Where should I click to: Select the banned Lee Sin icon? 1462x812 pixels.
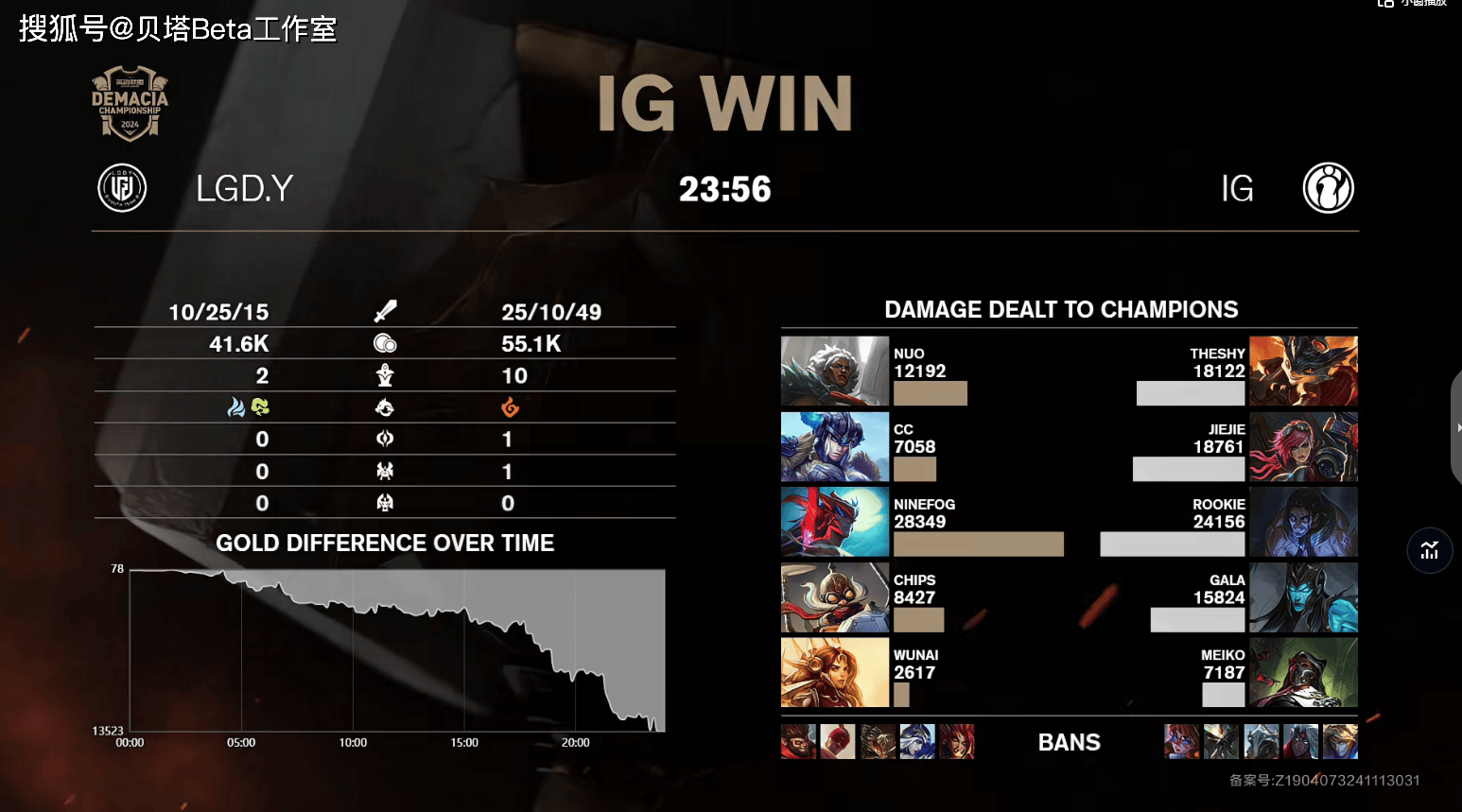(x=837, y=742)
